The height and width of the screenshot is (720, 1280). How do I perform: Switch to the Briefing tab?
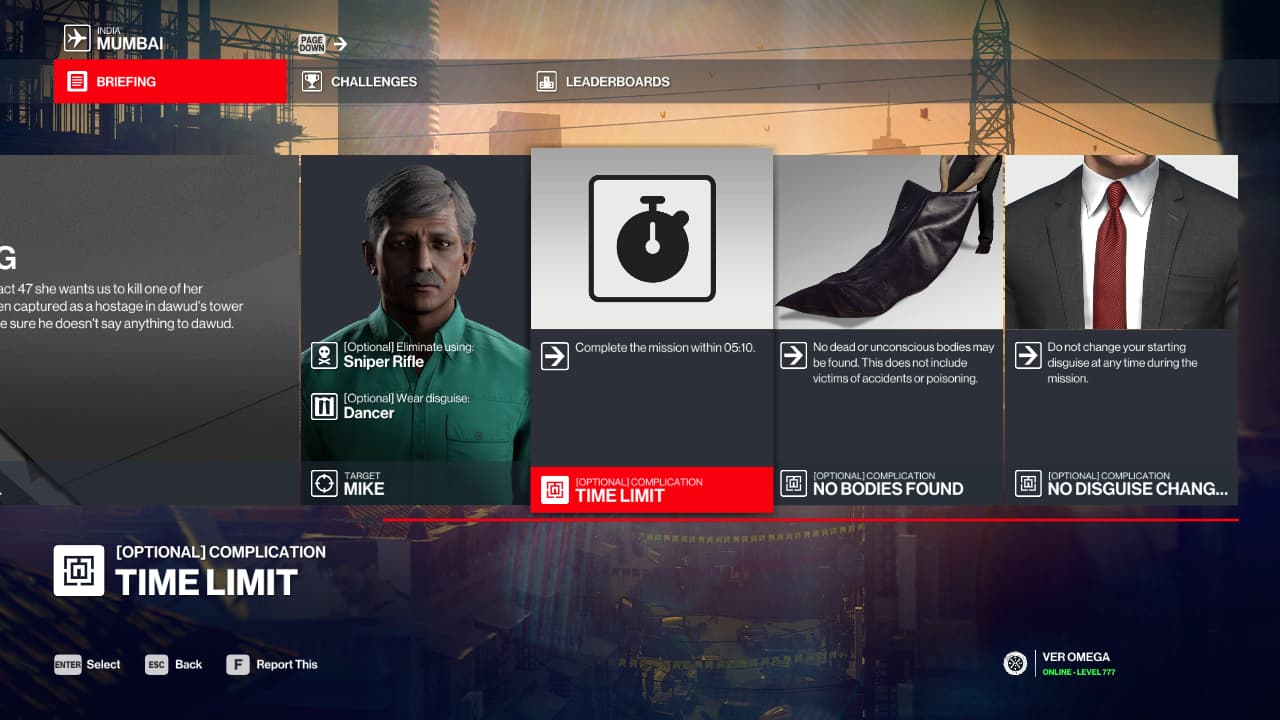170,82
